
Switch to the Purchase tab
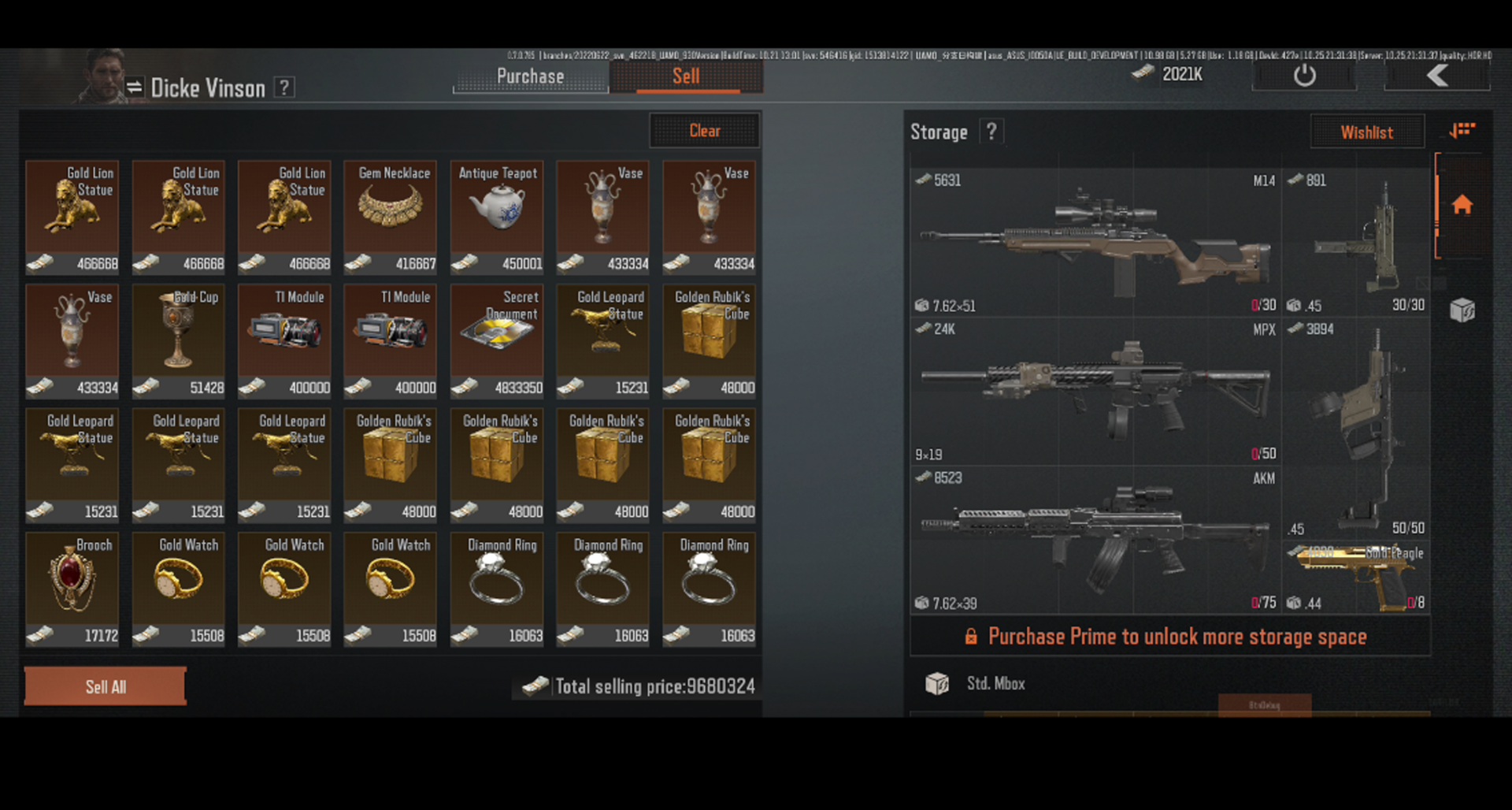(530, 76)
